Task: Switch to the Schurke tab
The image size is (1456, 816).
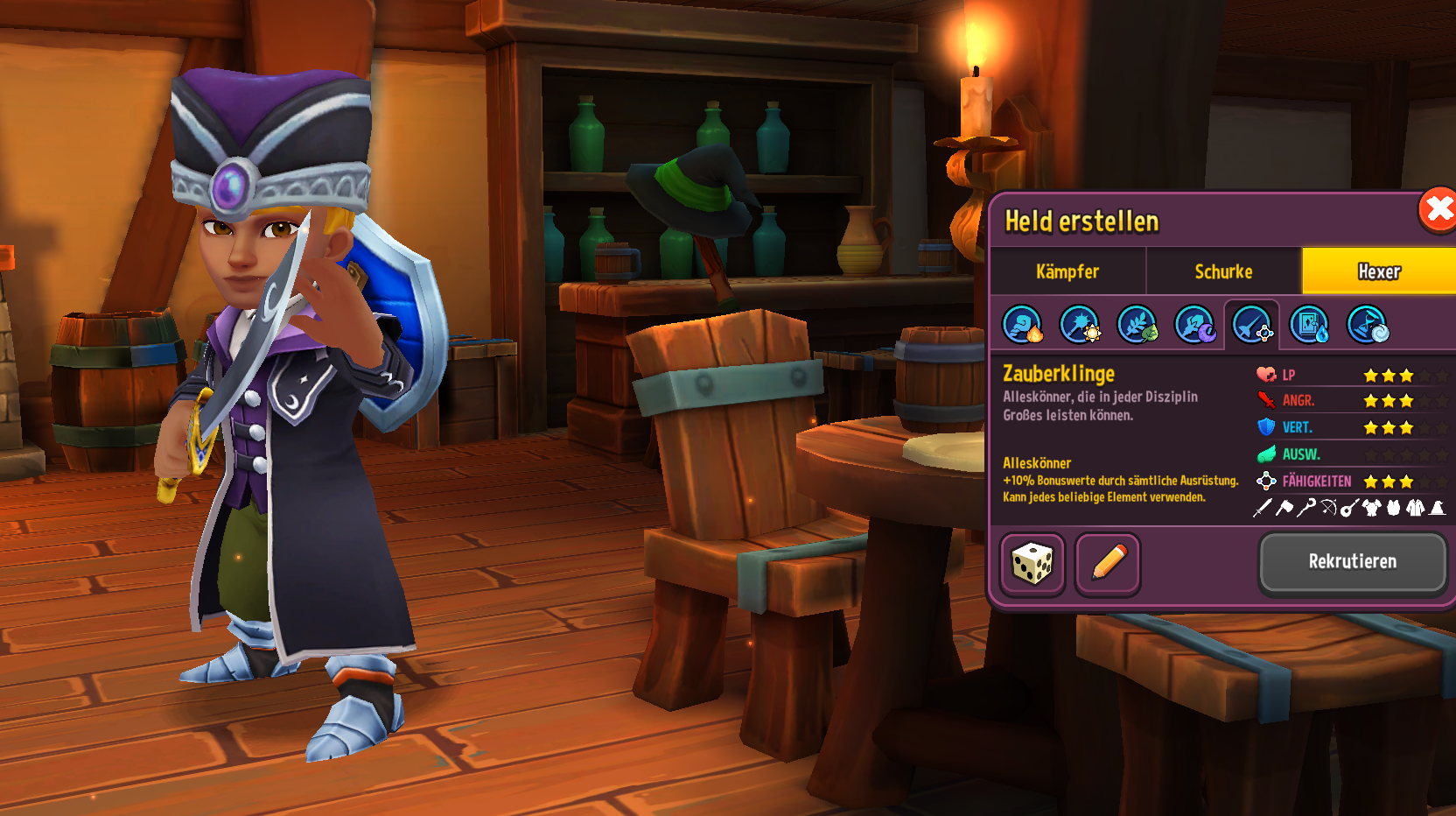Action: tap(1223, 271)
